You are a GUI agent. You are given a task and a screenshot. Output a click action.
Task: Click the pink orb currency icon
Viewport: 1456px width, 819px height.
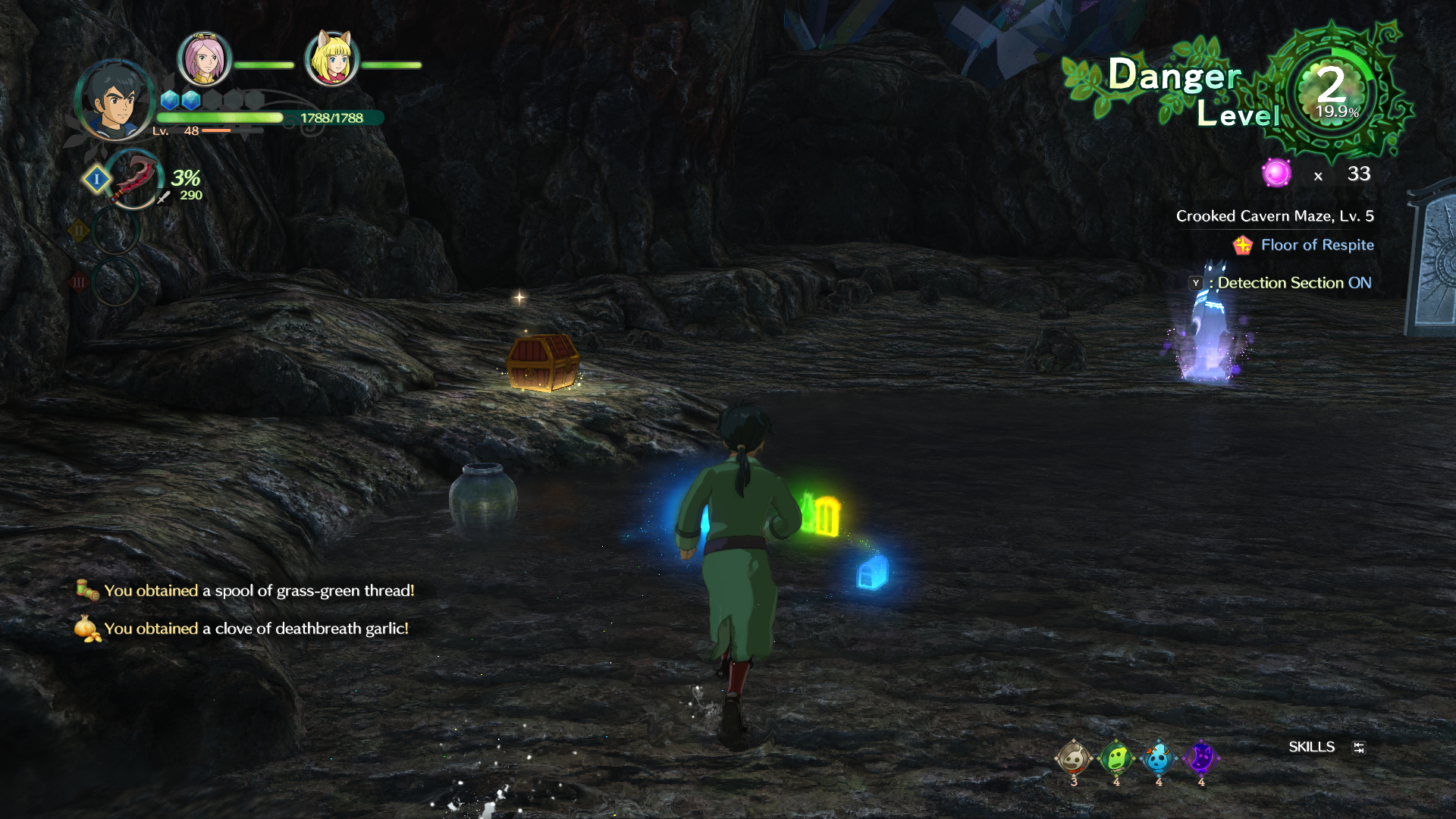point(1276,174)
